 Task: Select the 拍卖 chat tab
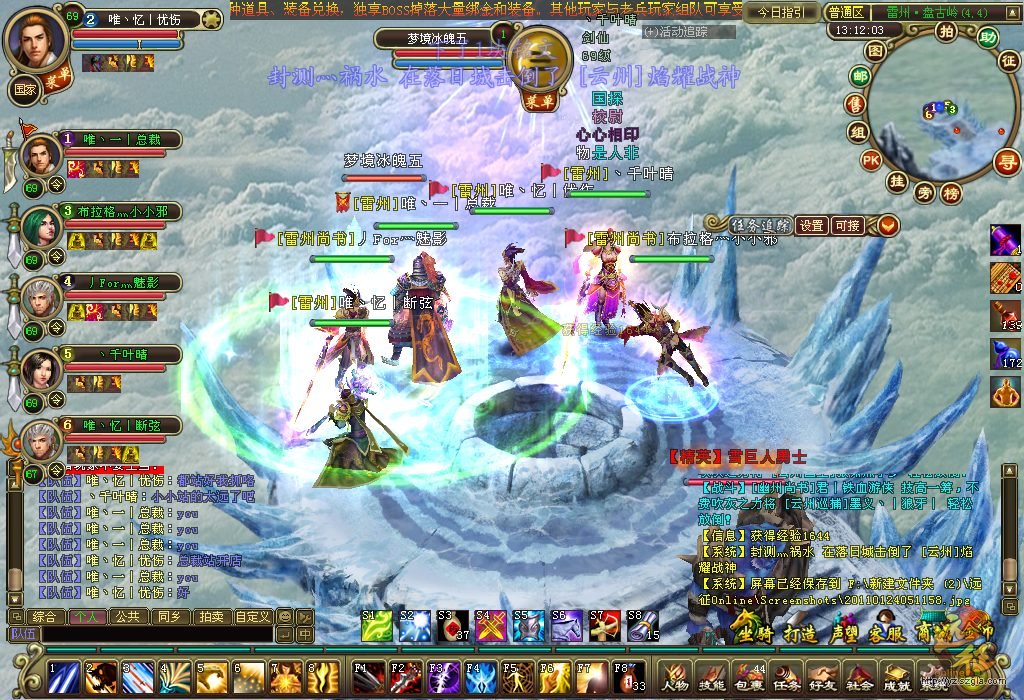[x=210, y=616]
